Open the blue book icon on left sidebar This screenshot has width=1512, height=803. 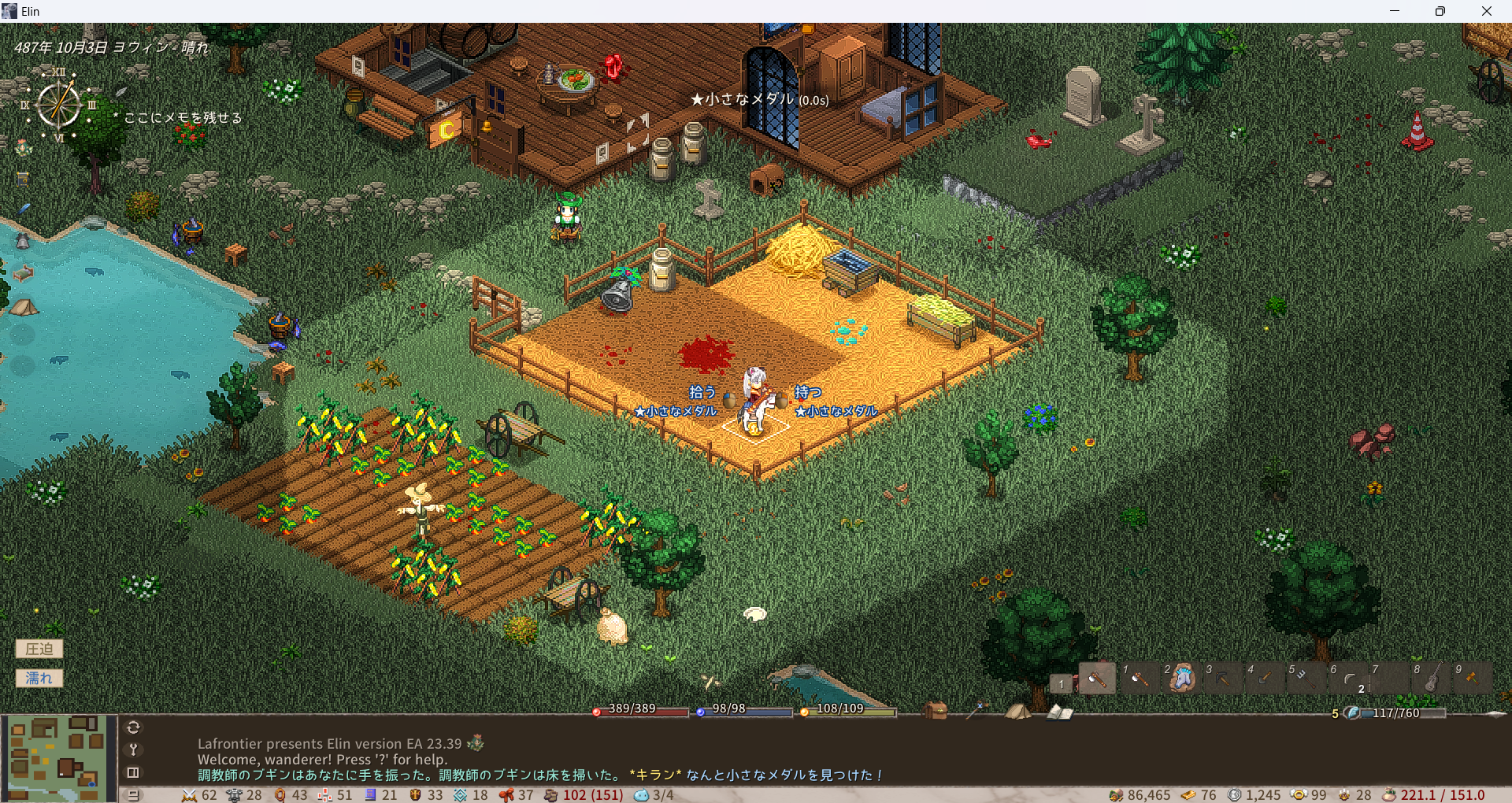(23, 179)
